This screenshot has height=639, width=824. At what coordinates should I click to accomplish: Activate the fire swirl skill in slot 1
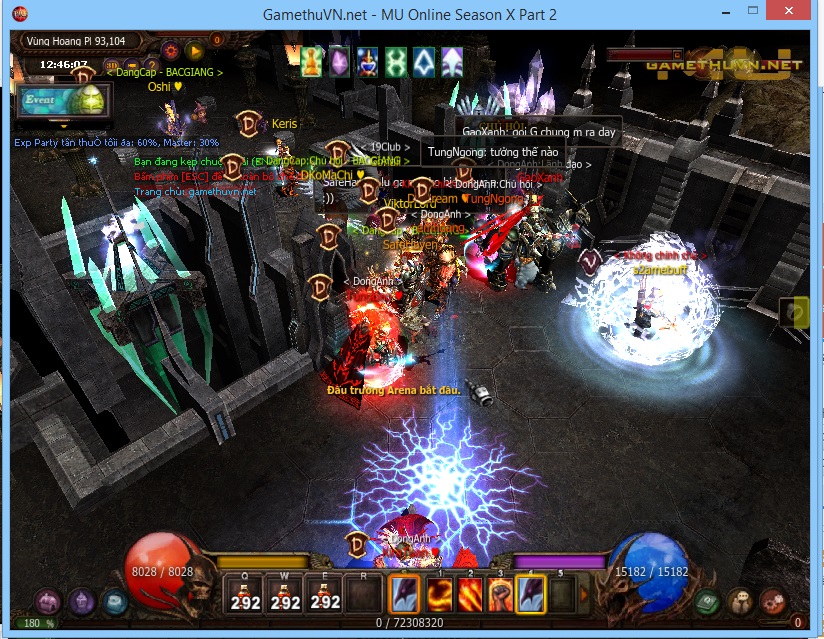click(x=437, y=594)
